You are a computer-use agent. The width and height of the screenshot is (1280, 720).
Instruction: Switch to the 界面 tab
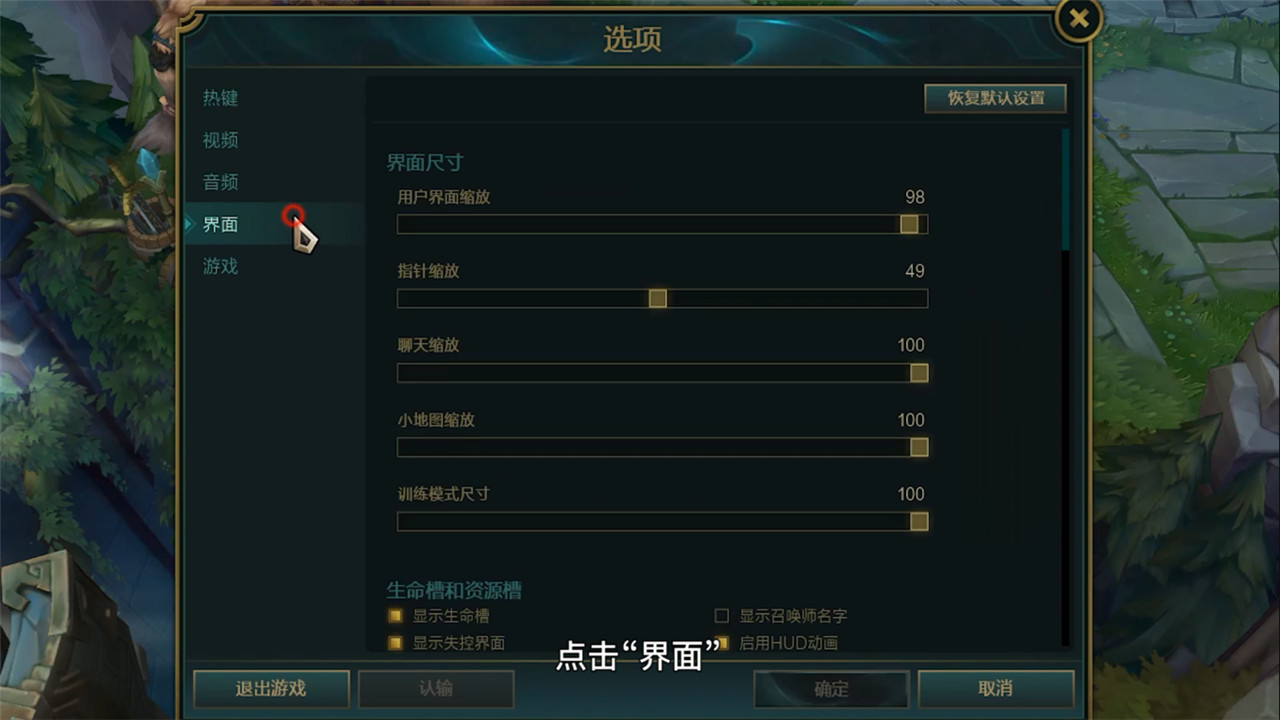[x=220, y=225]
